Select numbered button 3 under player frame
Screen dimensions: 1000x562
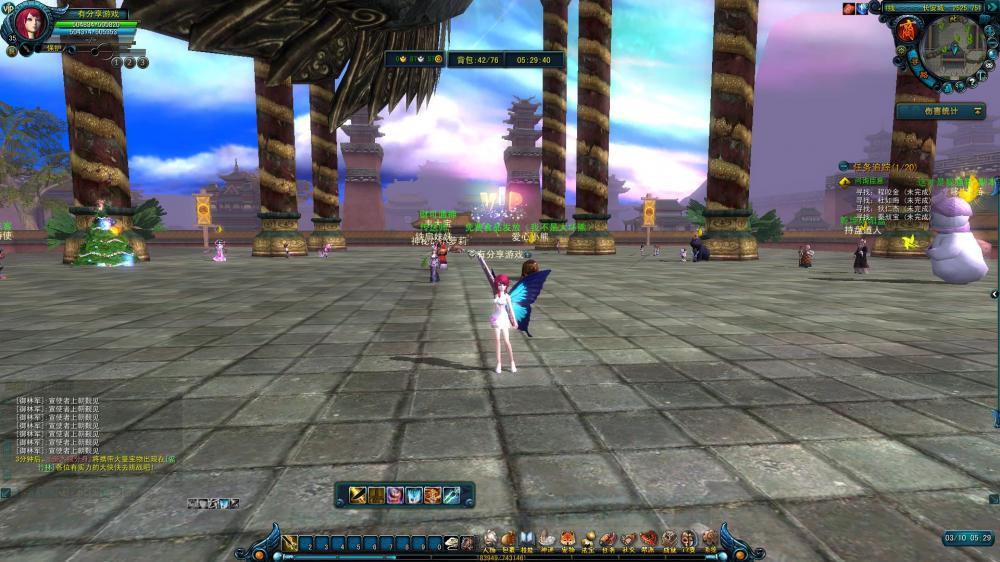point(143,62)
